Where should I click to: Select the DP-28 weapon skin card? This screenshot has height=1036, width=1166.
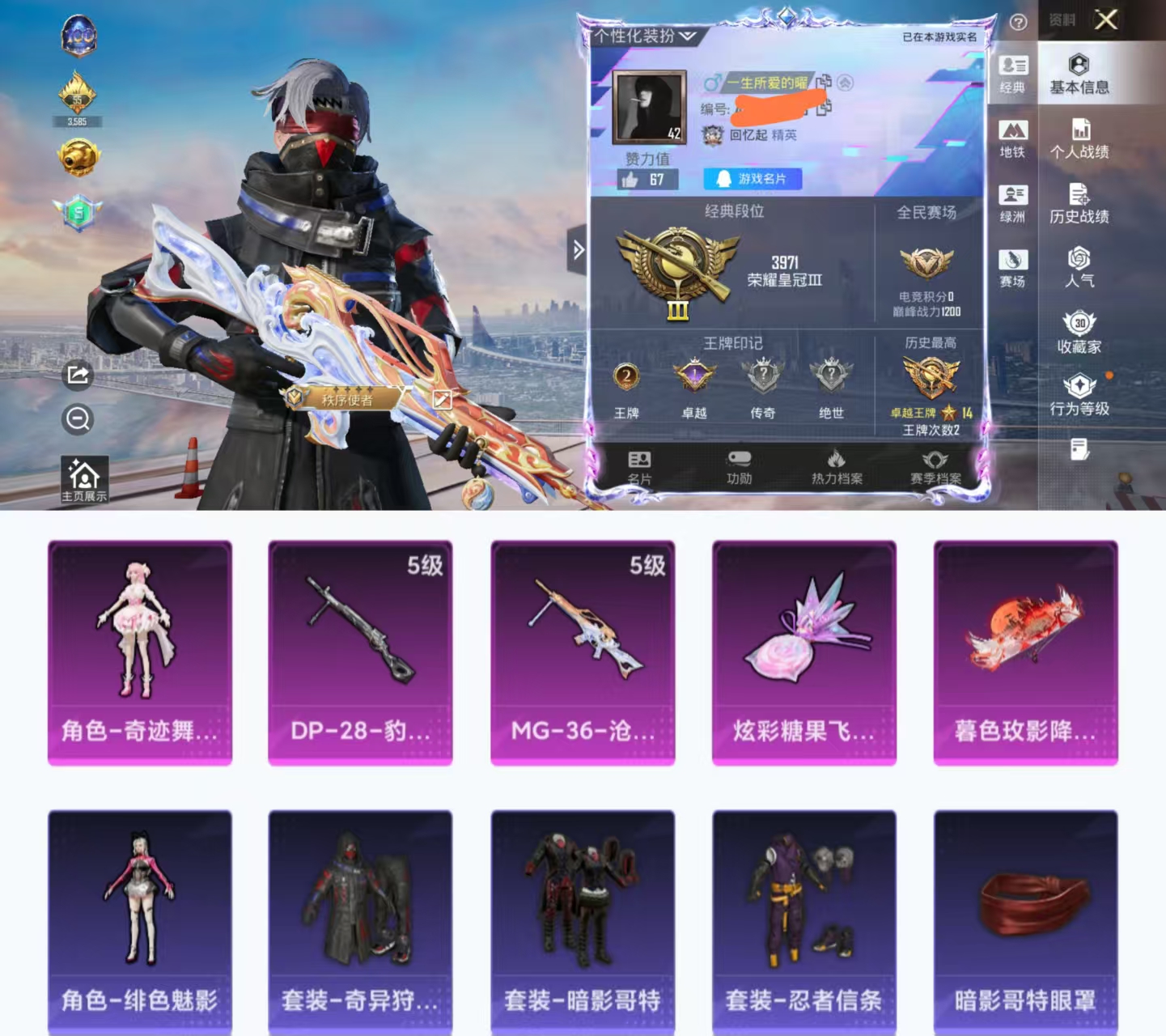(360, 652)
